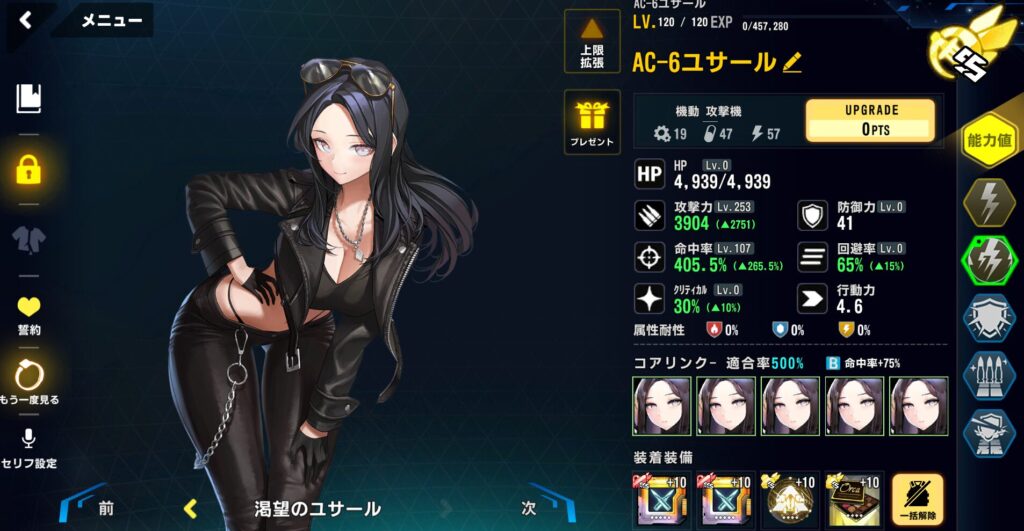The height and width of the screenshot is (531, 1024).
Task: Click the yellow UPGRADE button
Action: (870, 120)
